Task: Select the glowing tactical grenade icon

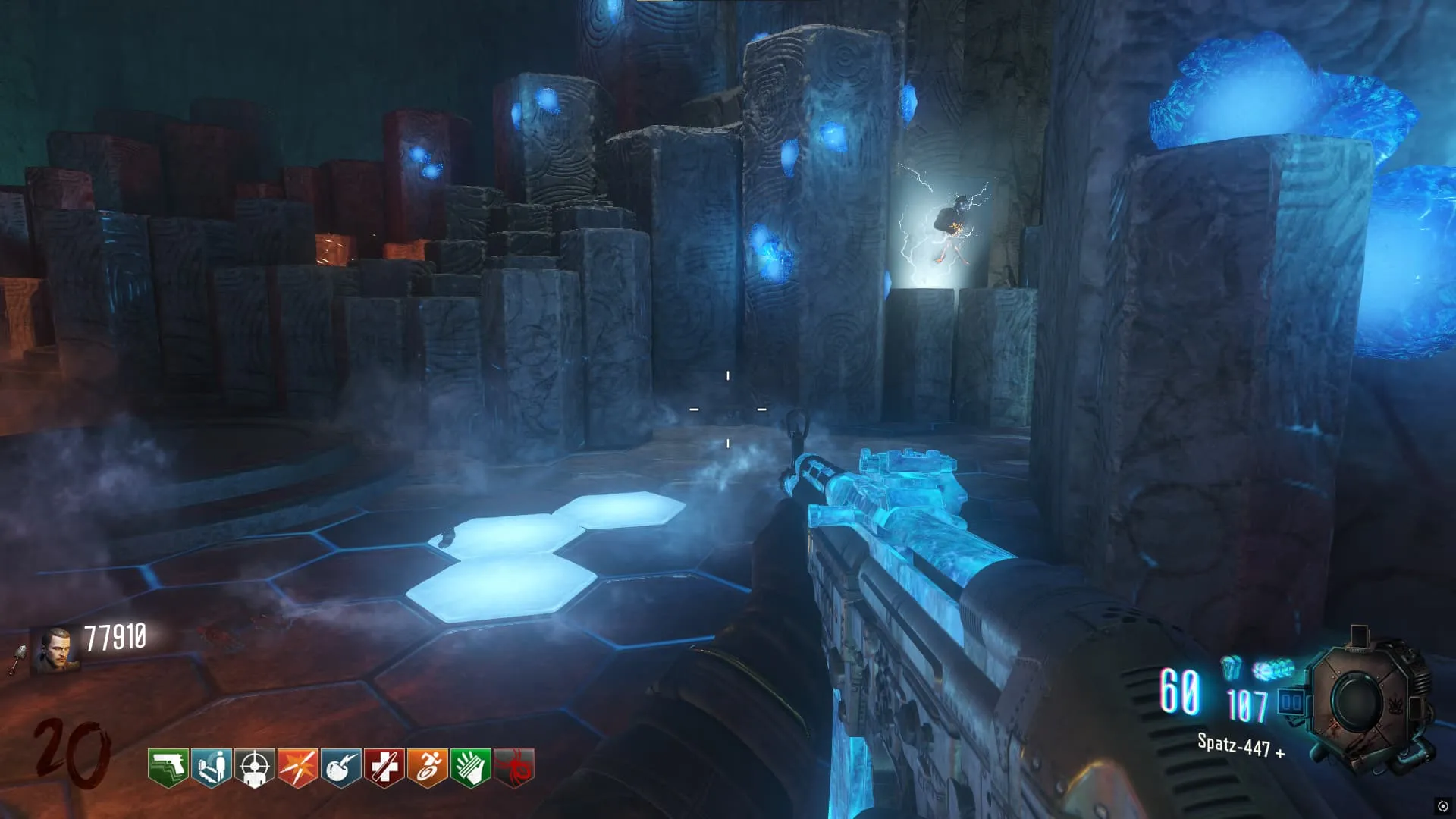Action: coord(1232,667)
